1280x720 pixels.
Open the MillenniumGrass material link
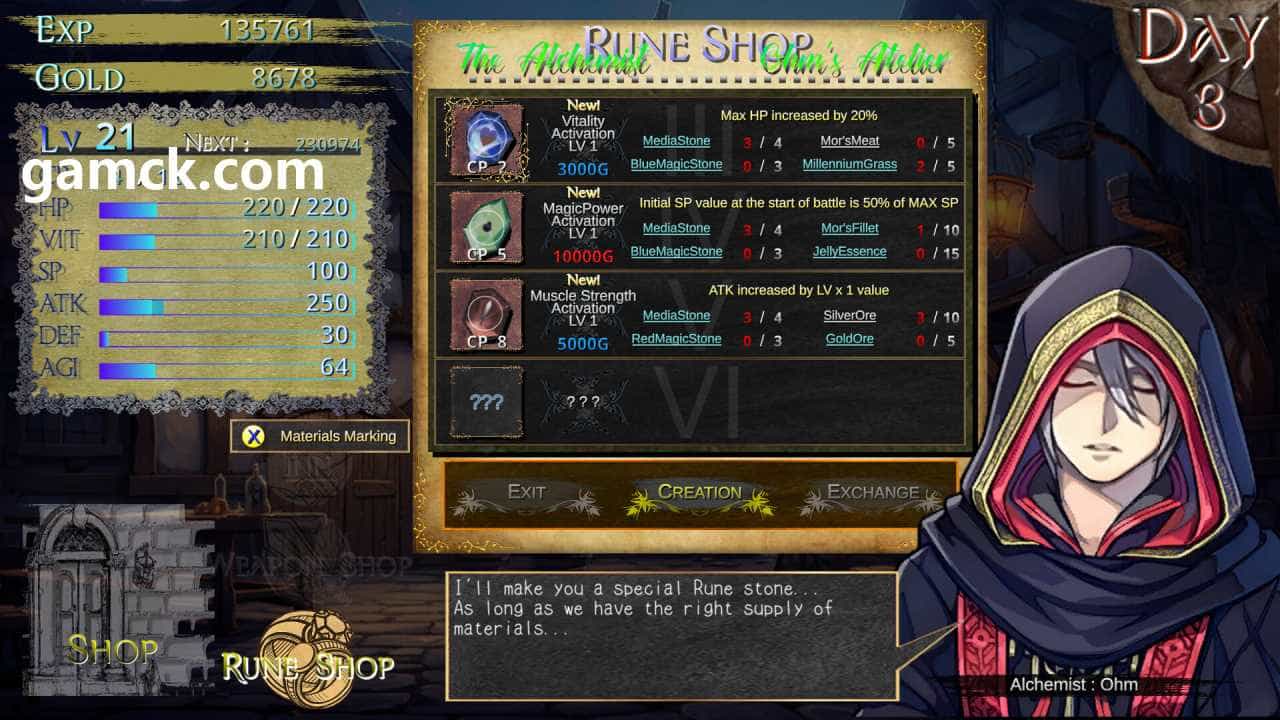tap(850, 165)
